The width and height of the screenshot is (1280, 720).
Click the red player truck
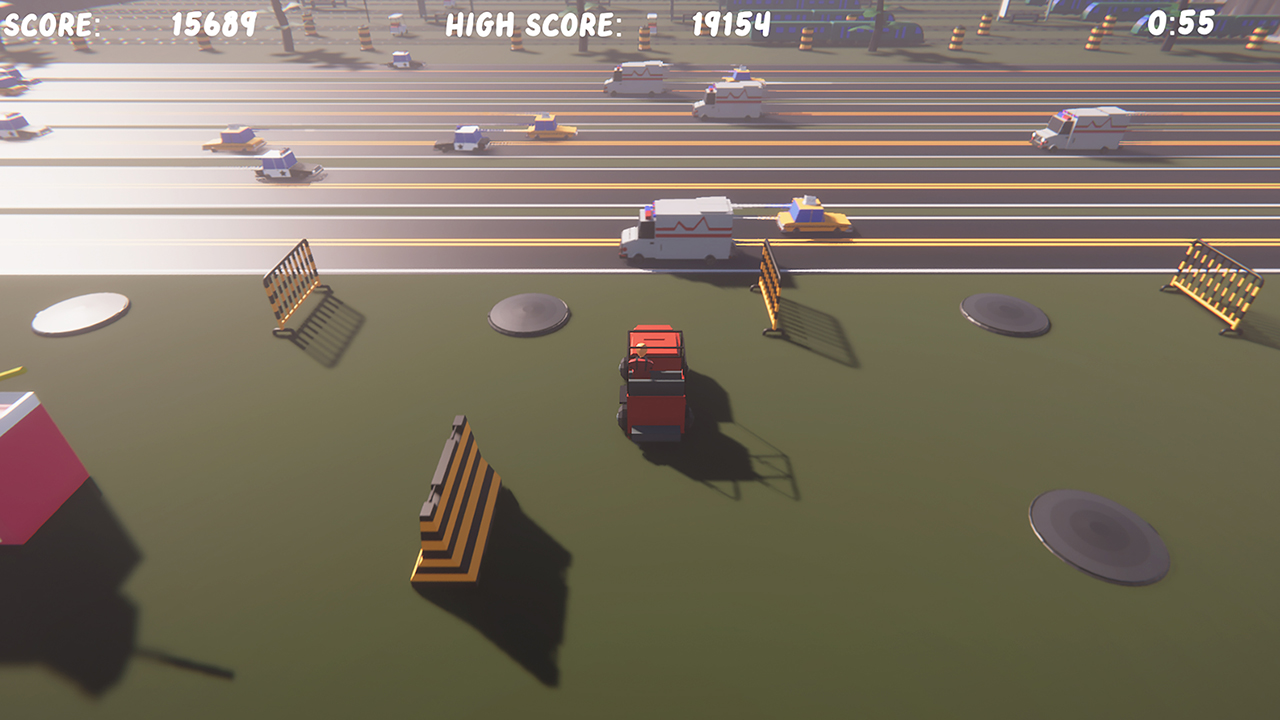(x=655, y=380)
